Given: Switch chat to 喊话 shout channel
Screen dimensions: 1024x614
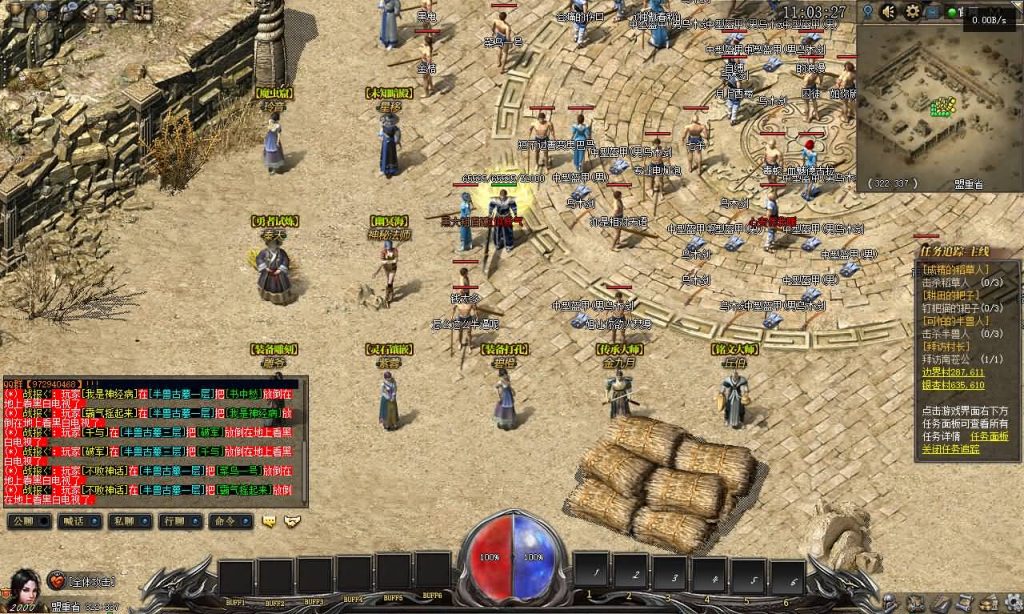Looking at the screenshot, I should click(x=75, y=521).
